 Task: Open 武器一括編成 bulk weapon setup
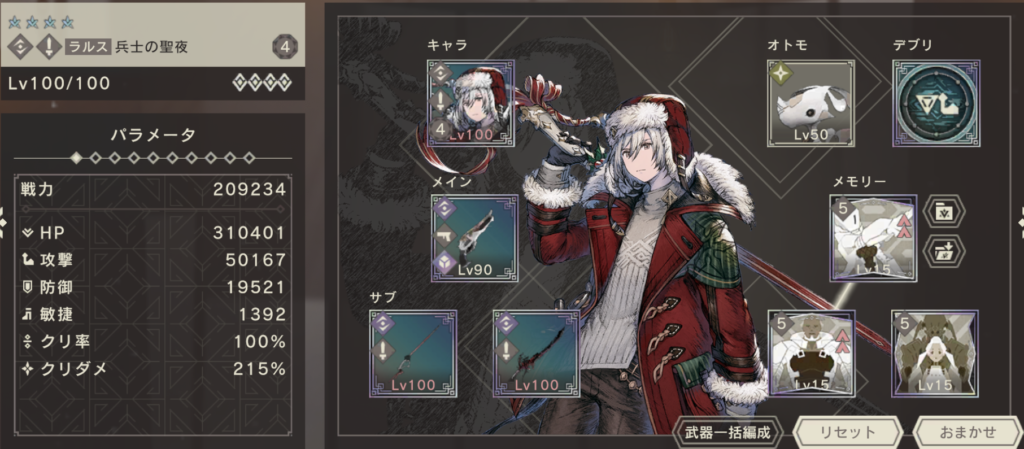pyautogui.click(x=730, y=433)
